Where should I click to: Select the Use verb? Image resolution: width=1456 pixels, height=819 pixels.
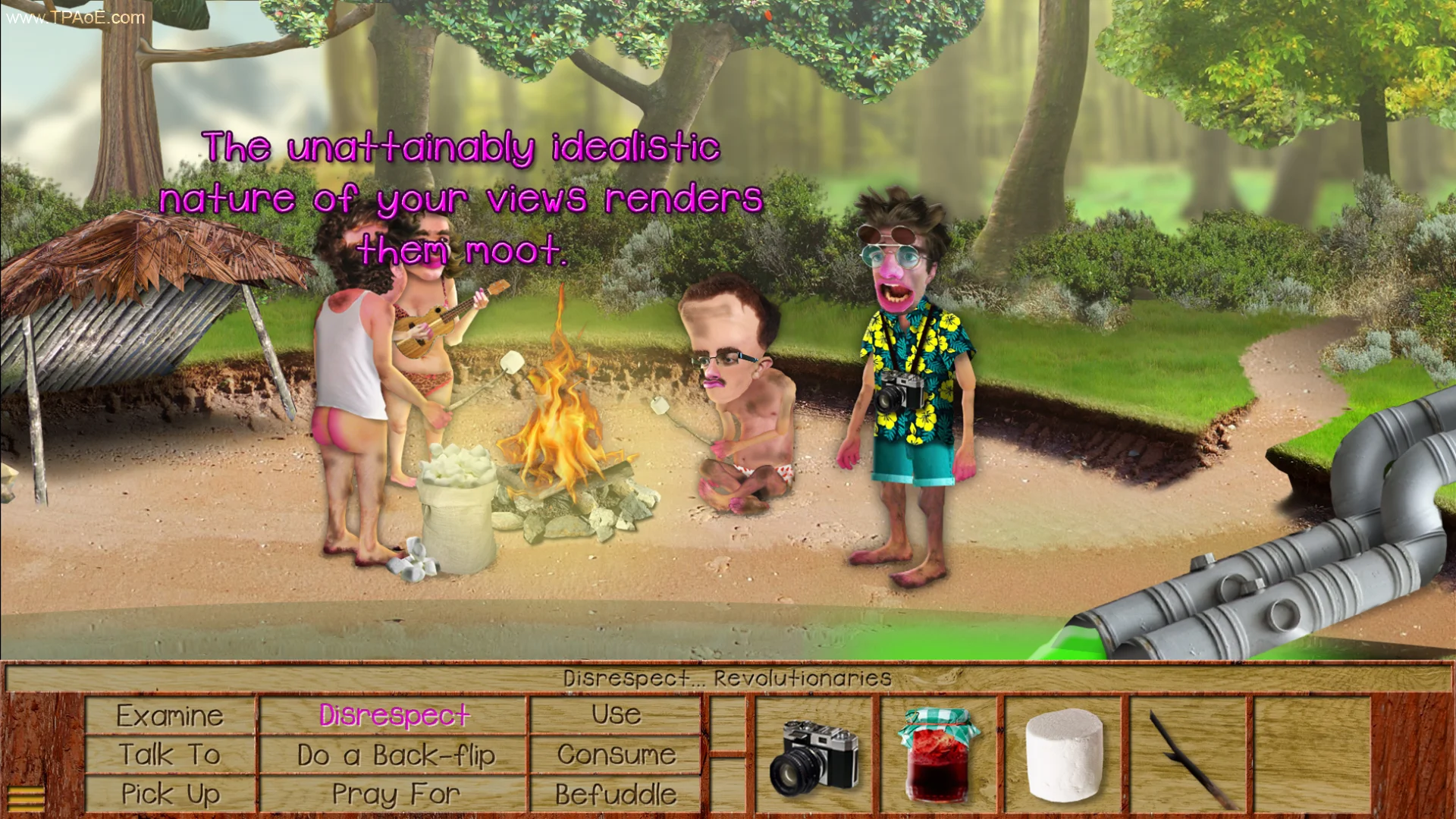(x=616, y=716)
